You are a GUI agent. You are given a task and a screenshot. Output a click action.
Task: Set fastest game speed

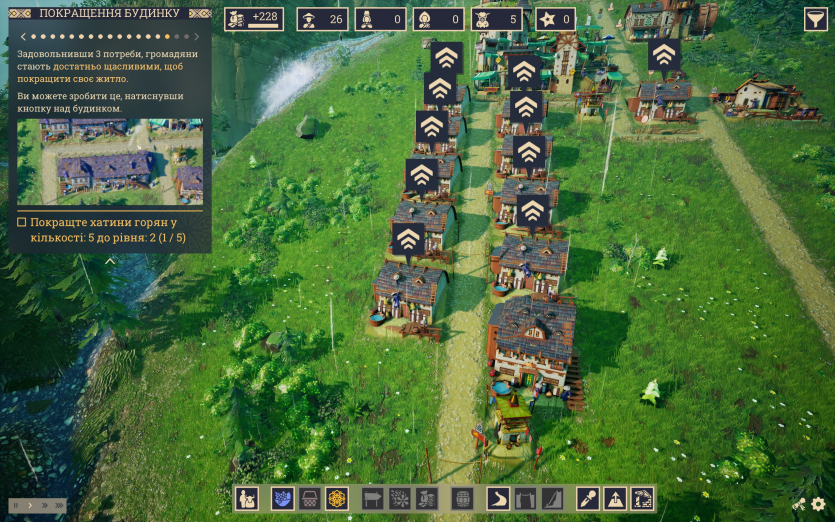[x=58, y=506]
